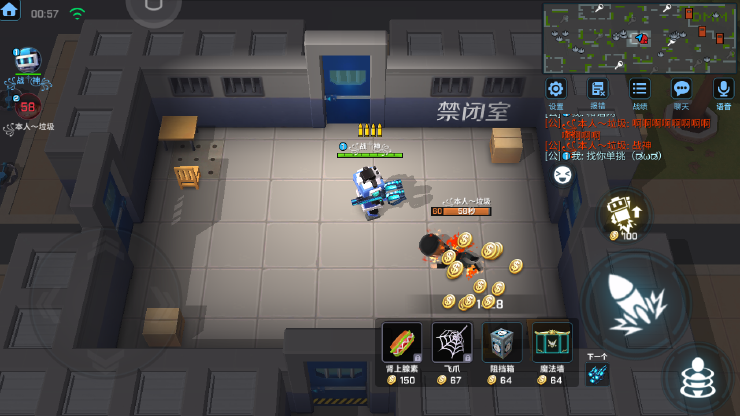The height and width of the screenshot is (416, 740).
Task: Tap the 下一个 next weapon icon
Action: (x=597, y=373)
